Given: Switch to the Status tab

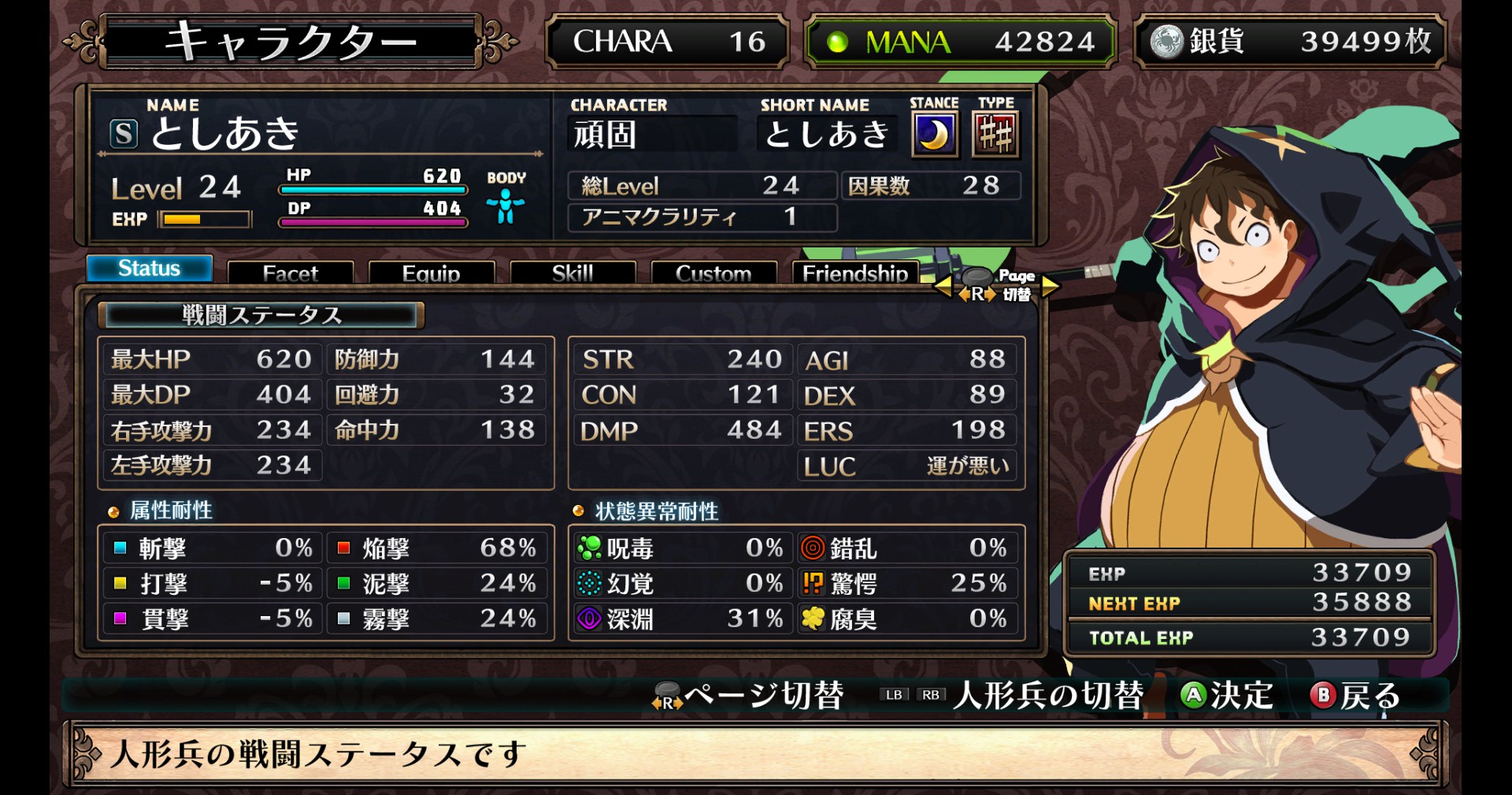Looking at the screenshot, I should (x=149, y=269).
